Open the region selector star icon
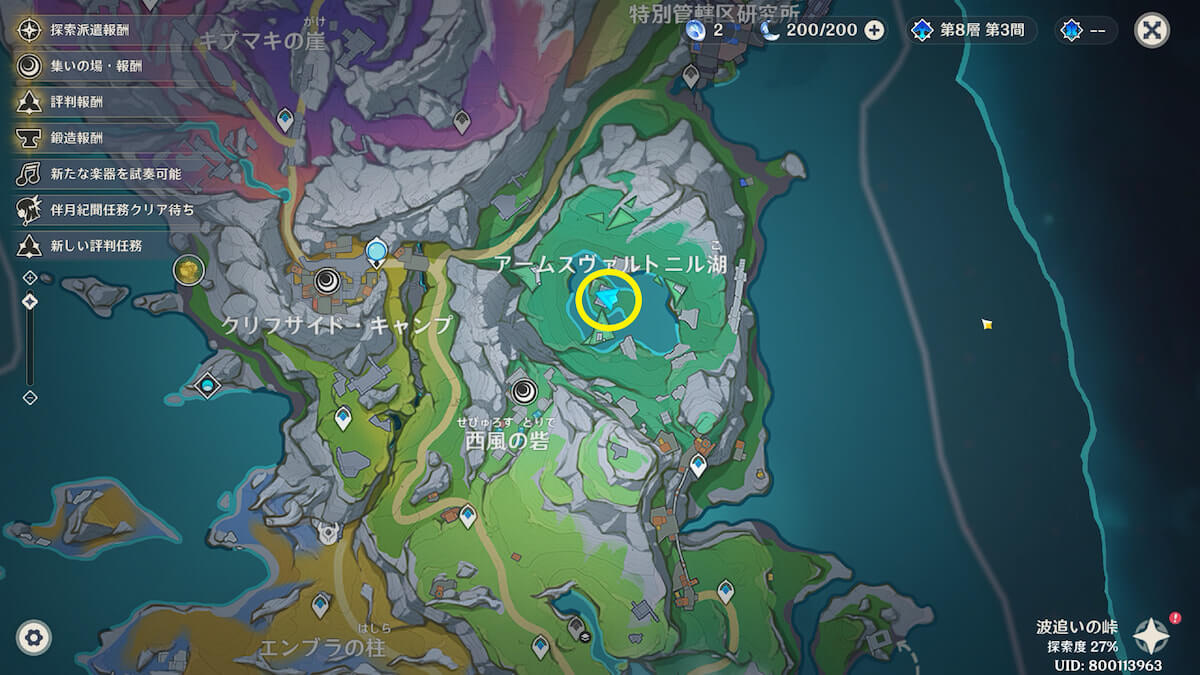This screenshot has height=675, width=1200. (1152, 636)
